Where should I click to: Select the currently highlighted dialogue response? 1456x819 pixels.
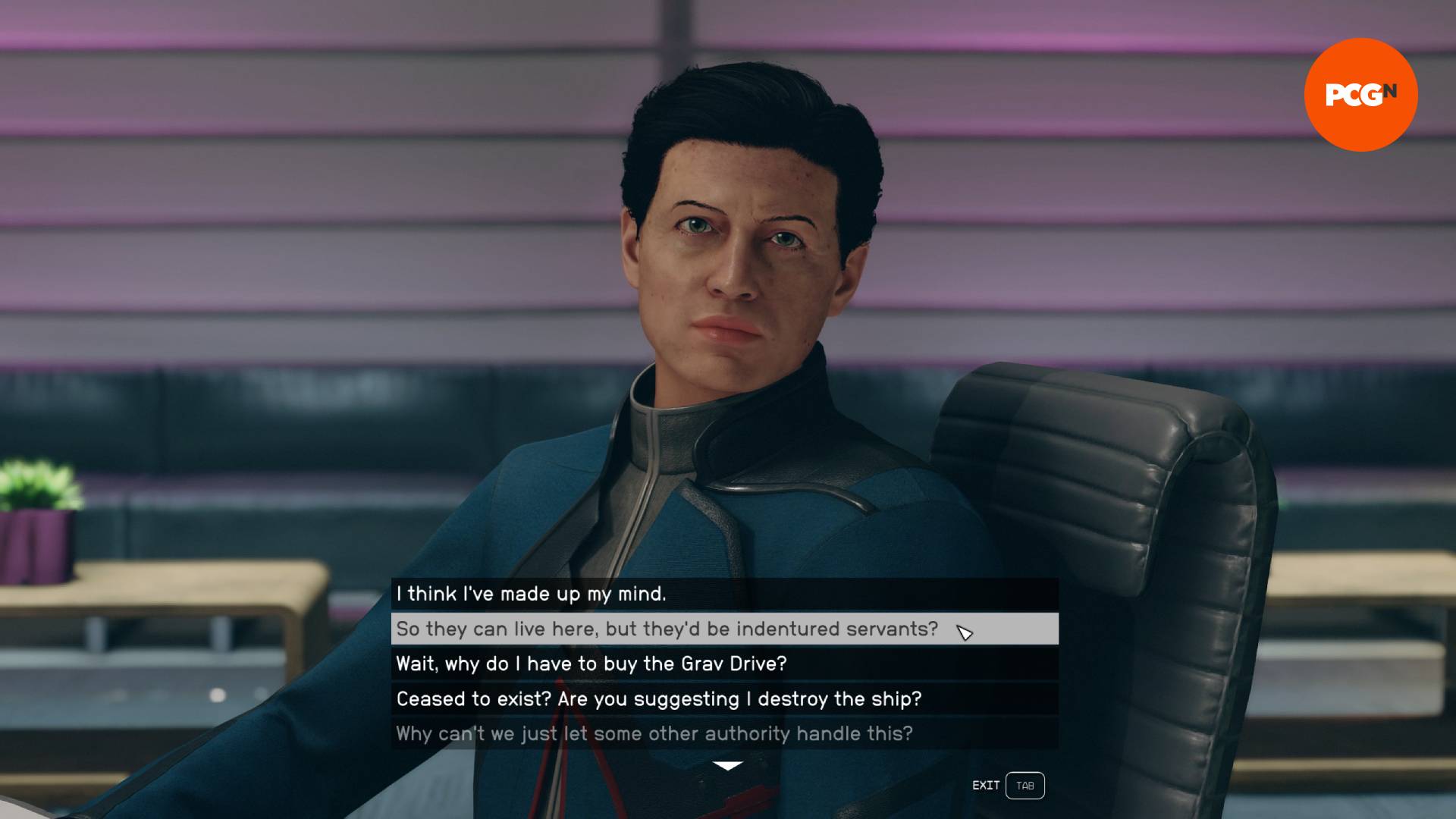(667, 629)
